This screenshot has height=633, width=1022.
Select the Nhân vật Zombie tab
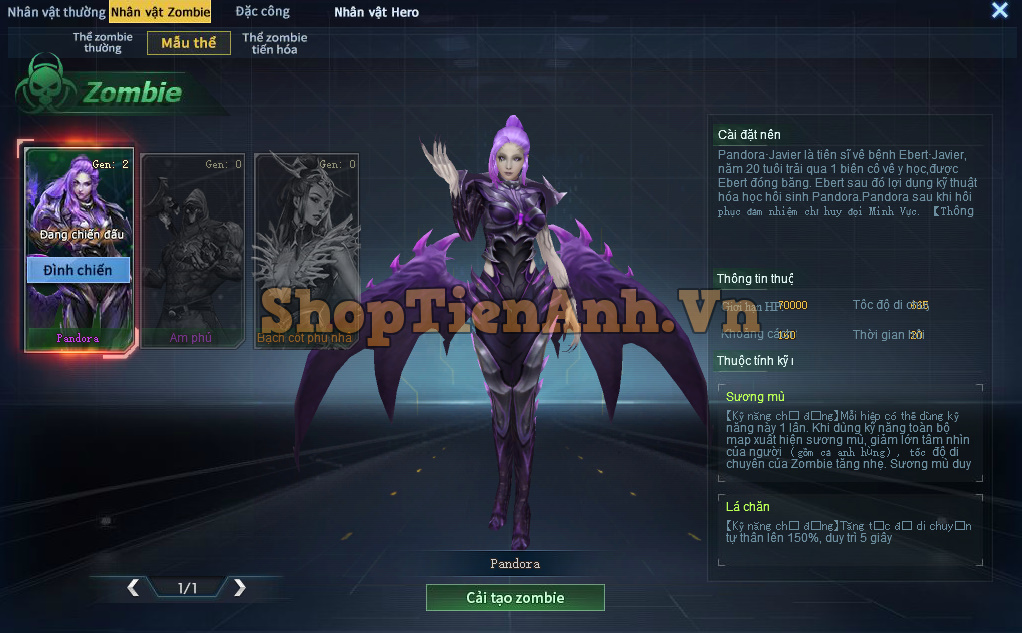pyautogui.click(x=160, y=12)
